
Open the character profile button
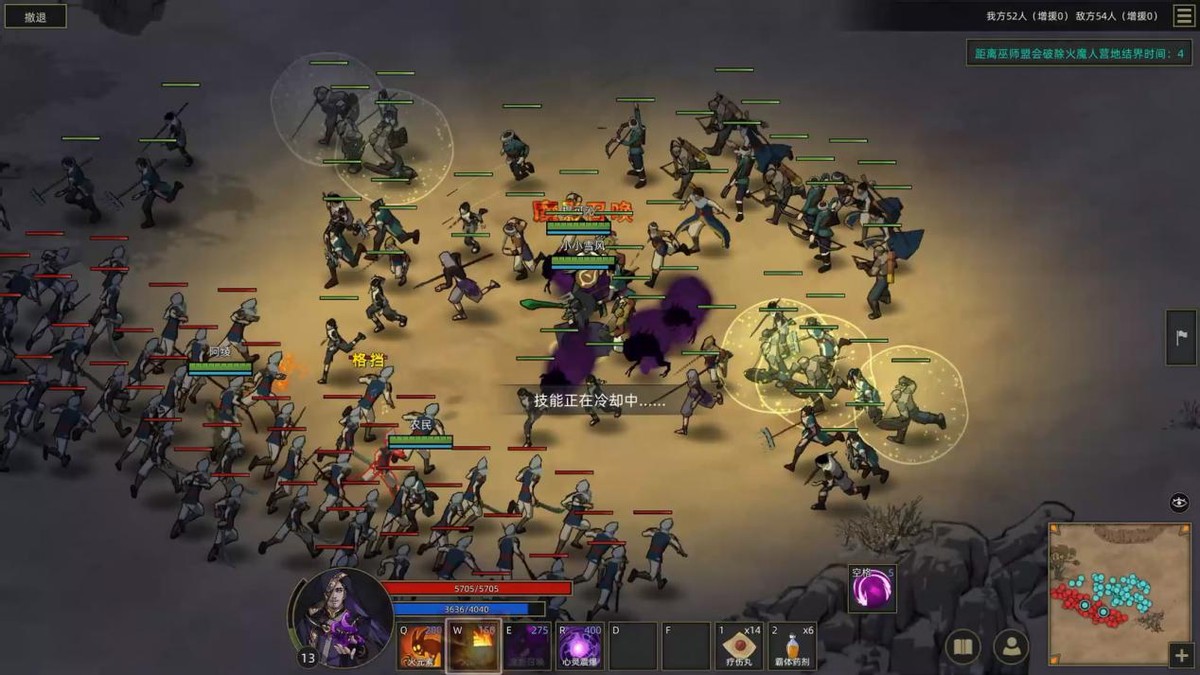1011,647
